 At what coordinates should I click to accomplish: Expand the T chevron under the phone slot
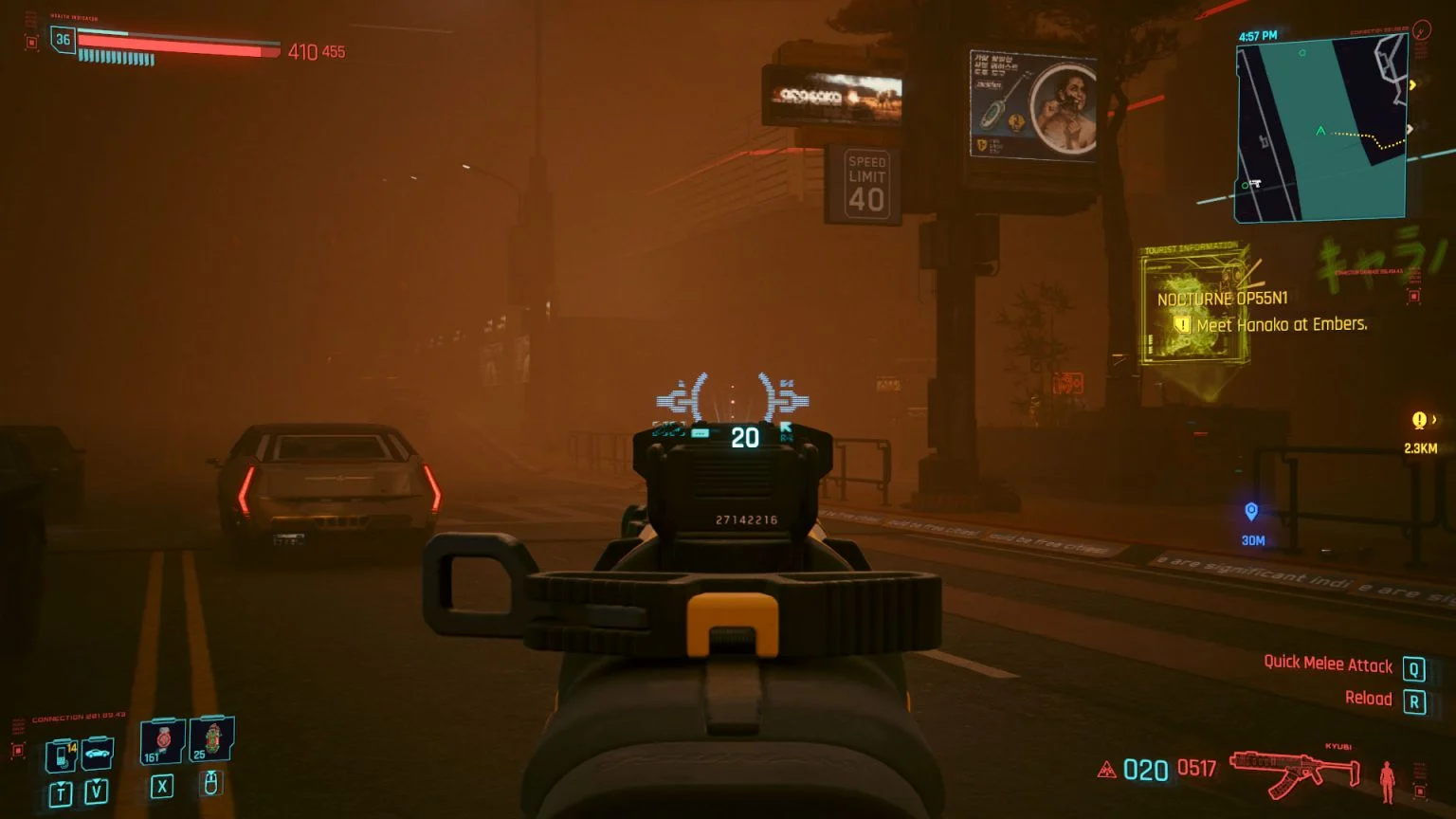[x=61, y=790]
